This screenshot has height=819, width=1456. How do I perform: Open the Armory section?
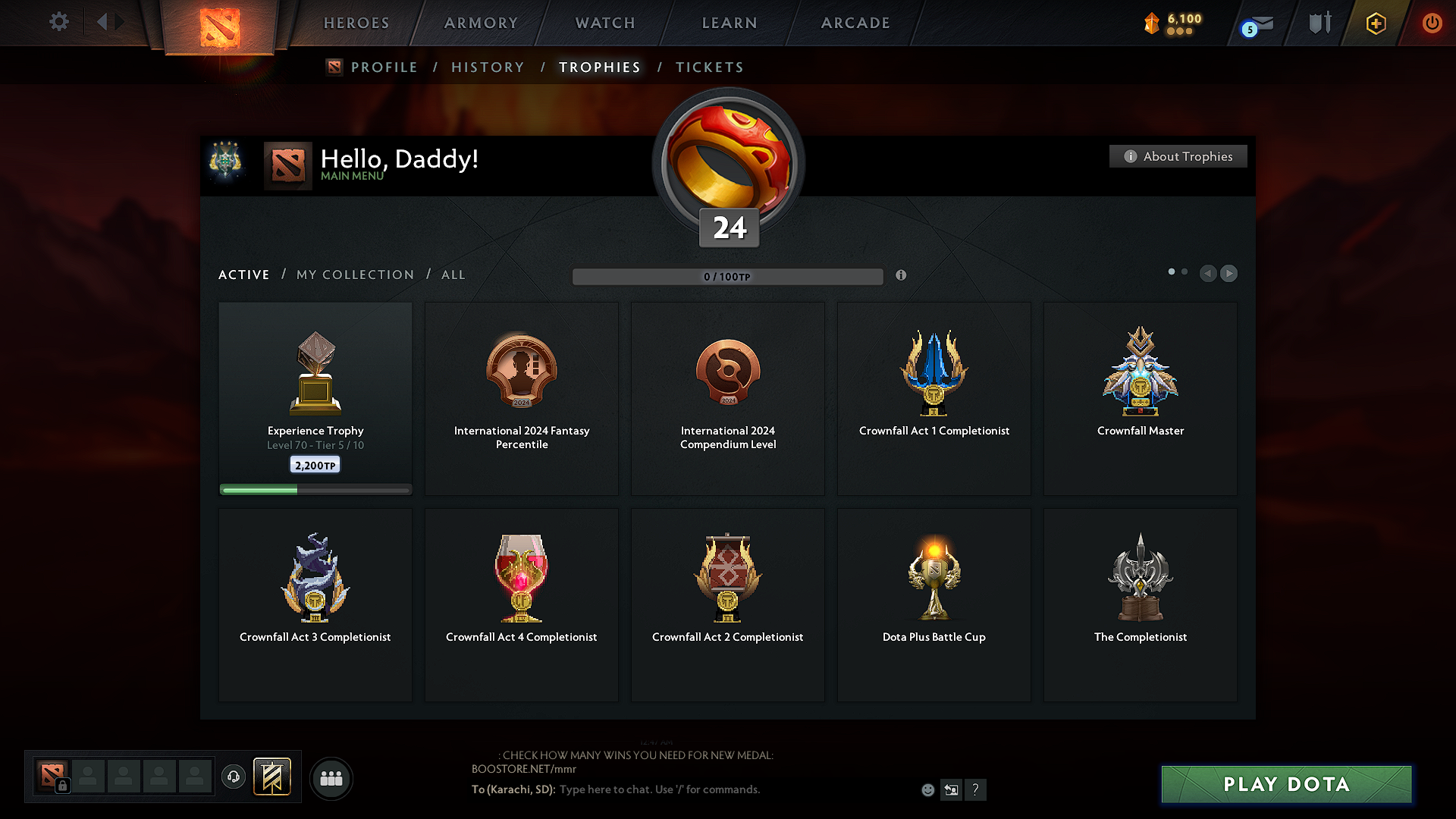click(480, 23)
